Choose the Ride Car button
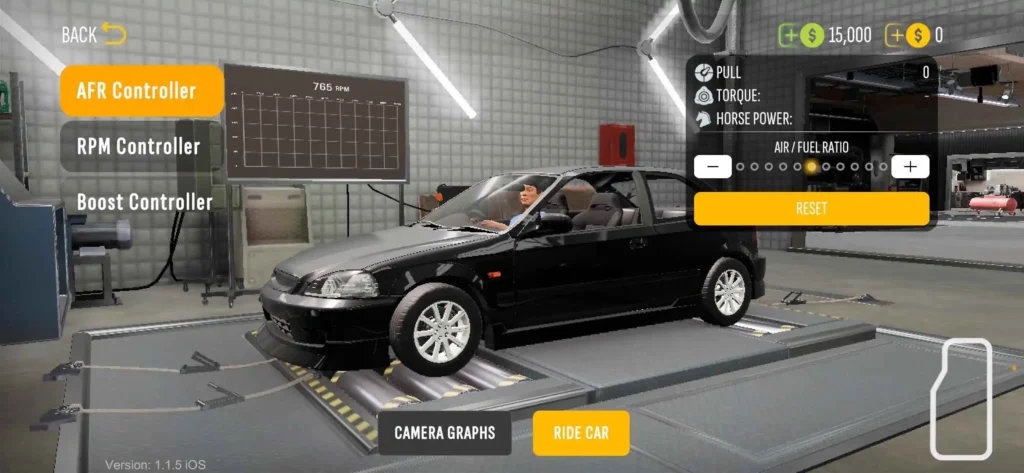Viewport: 1024px width, 473px height. (x=581, y=433)
